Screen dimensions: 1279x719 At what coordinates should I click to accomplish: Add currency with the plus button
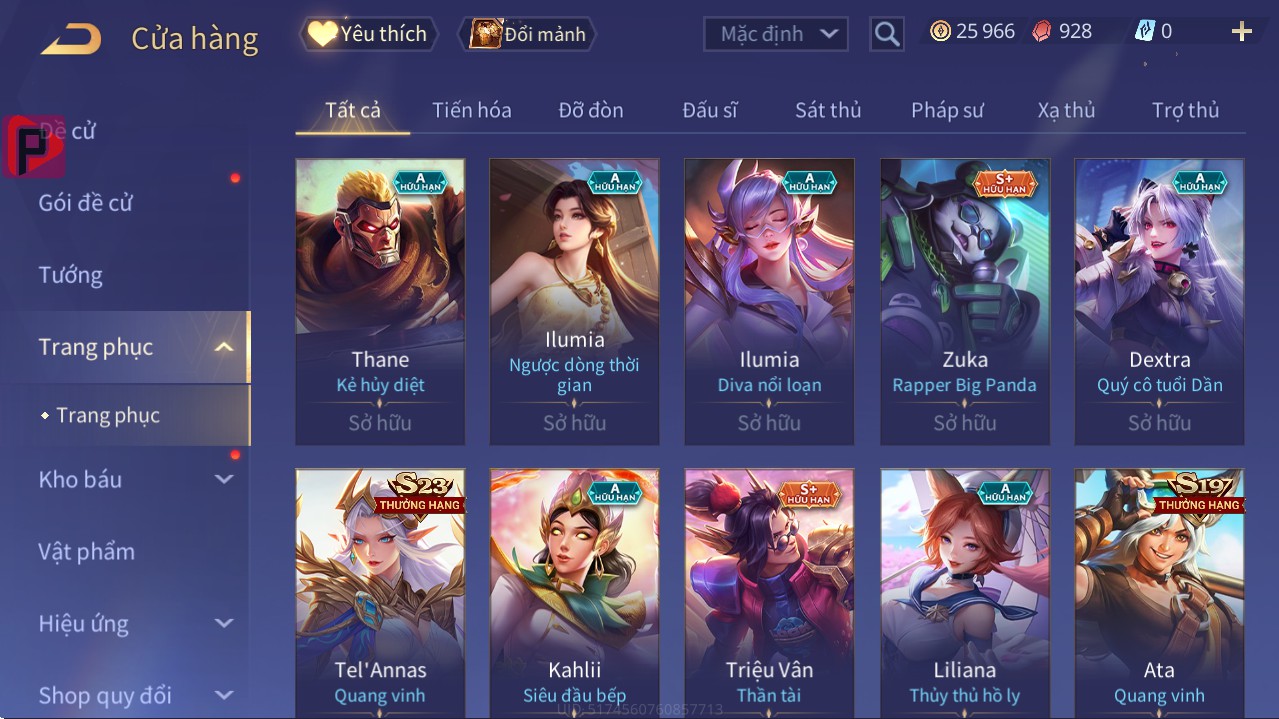[x=1241, y=32]
